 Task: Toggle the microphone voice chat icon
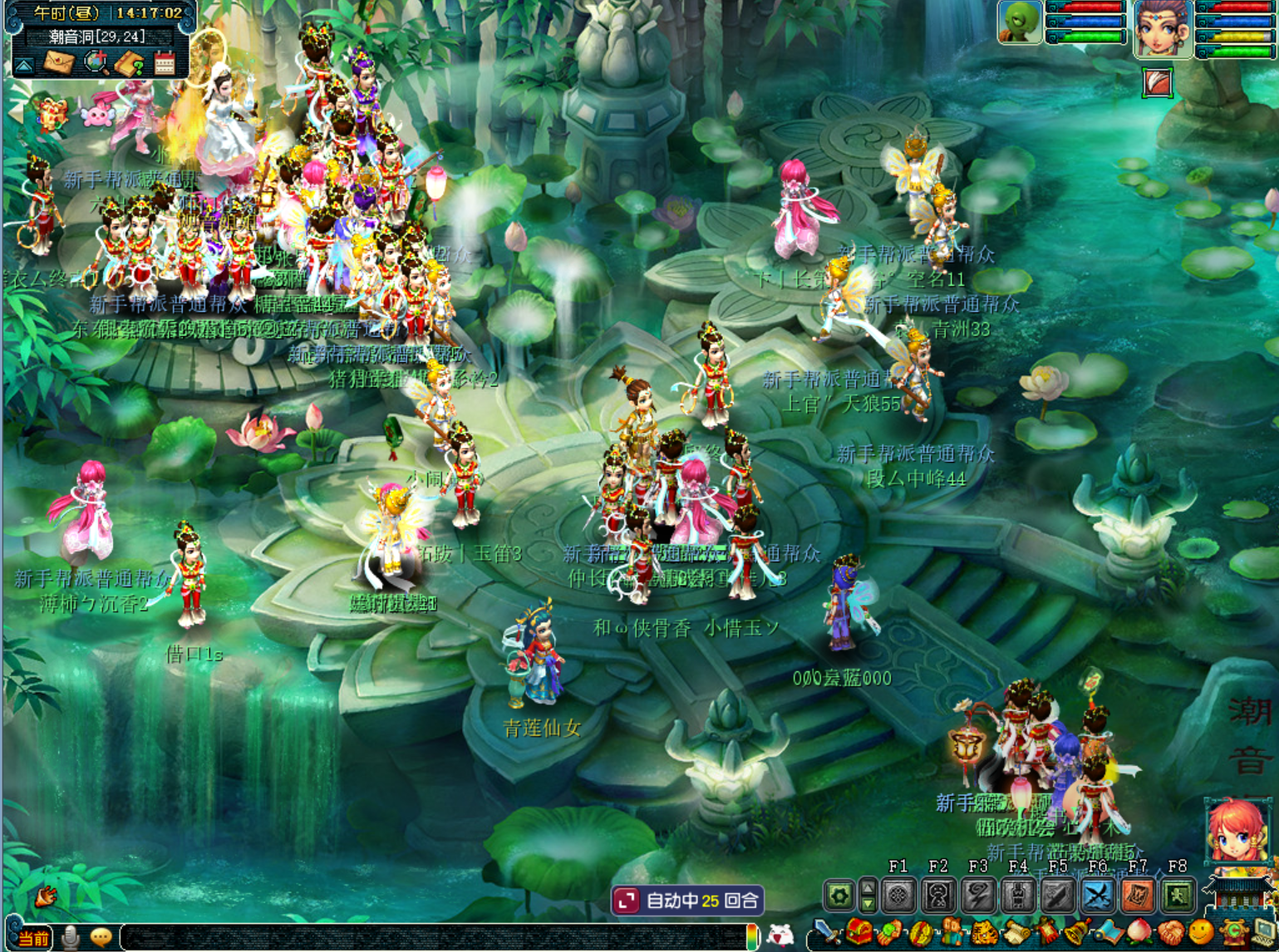coord(71,938)
